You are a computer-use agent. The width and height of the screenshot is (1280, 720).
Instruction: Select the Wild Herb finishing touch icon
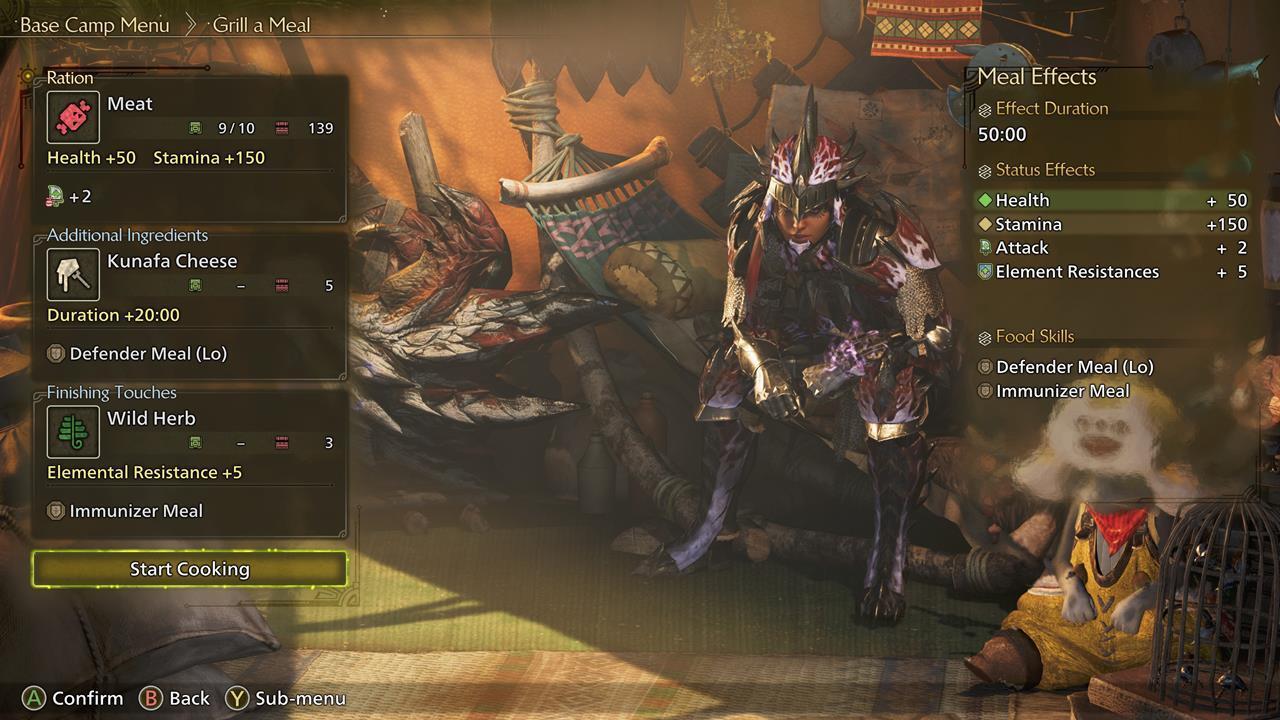(x=71, y=432)
